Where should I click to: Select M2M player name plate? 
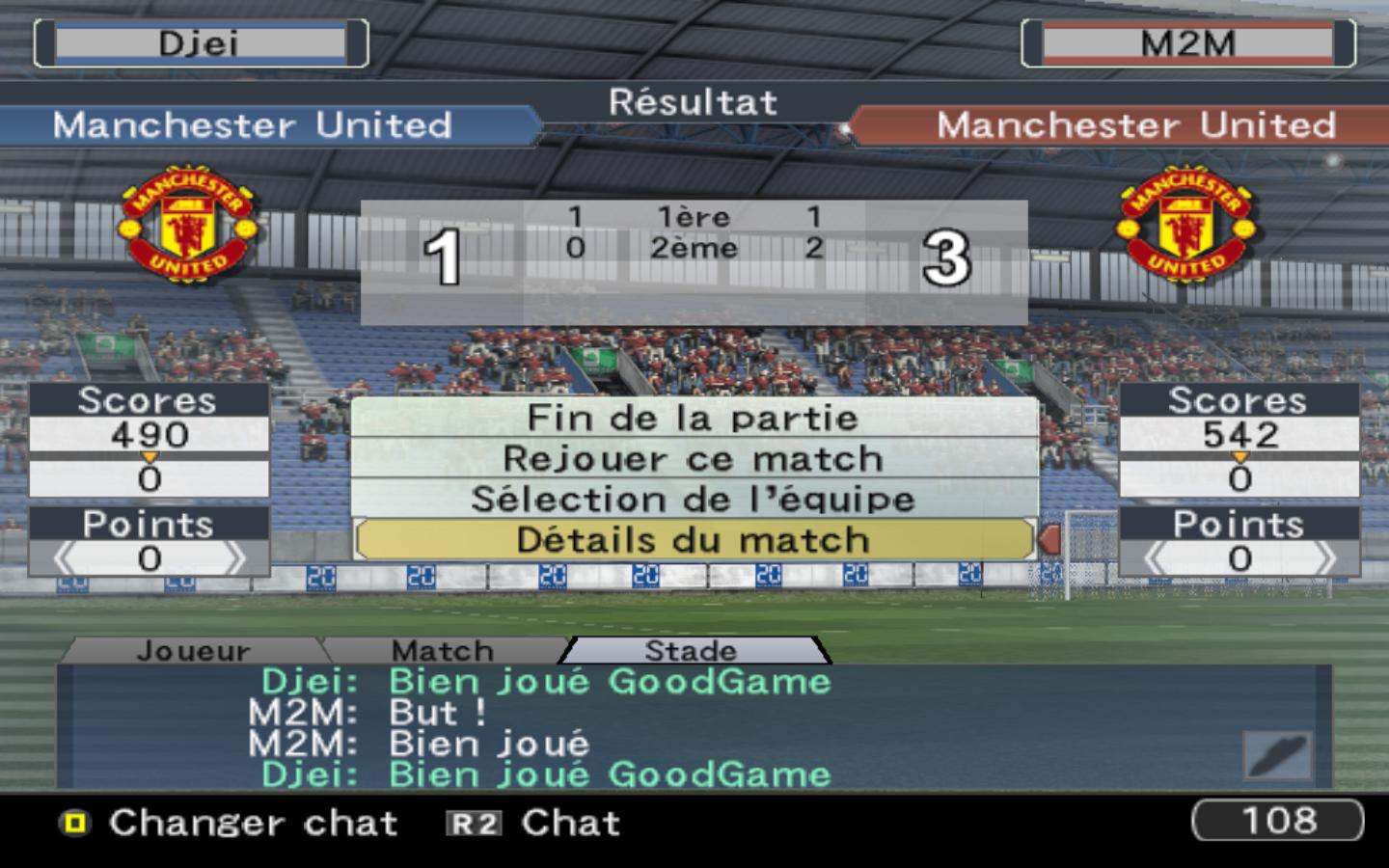[x=1187, y=43]
